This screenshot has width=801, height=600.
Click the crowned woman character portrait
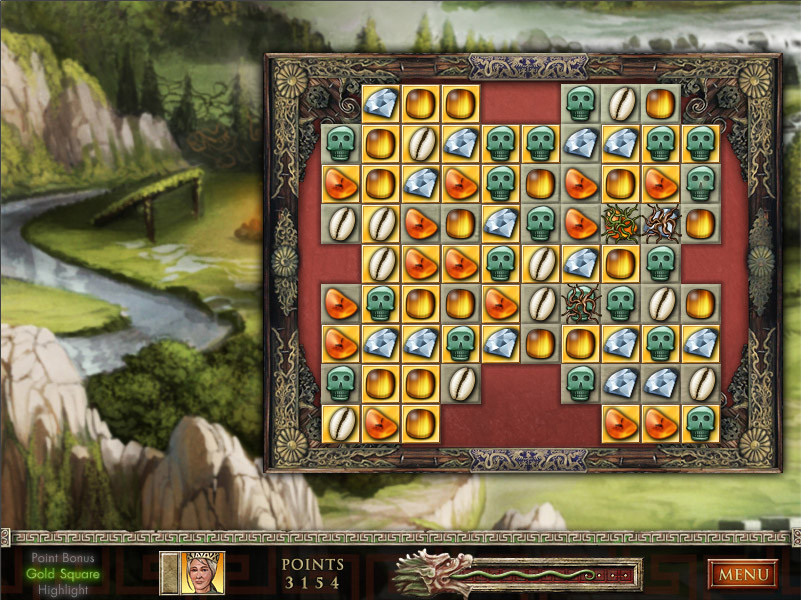(201, 573)
